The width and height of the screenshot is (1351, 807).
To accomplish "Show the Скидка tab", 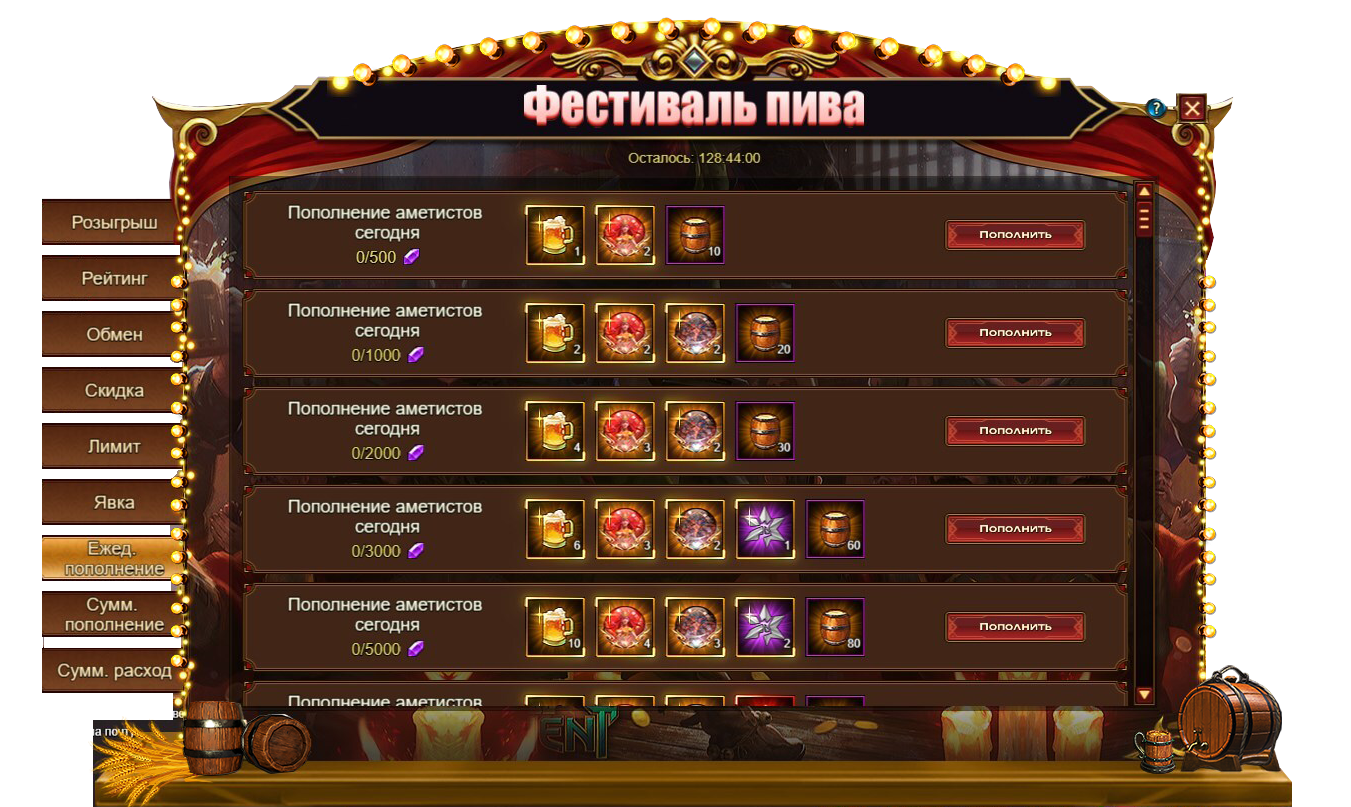I will (x=113, y=390).
